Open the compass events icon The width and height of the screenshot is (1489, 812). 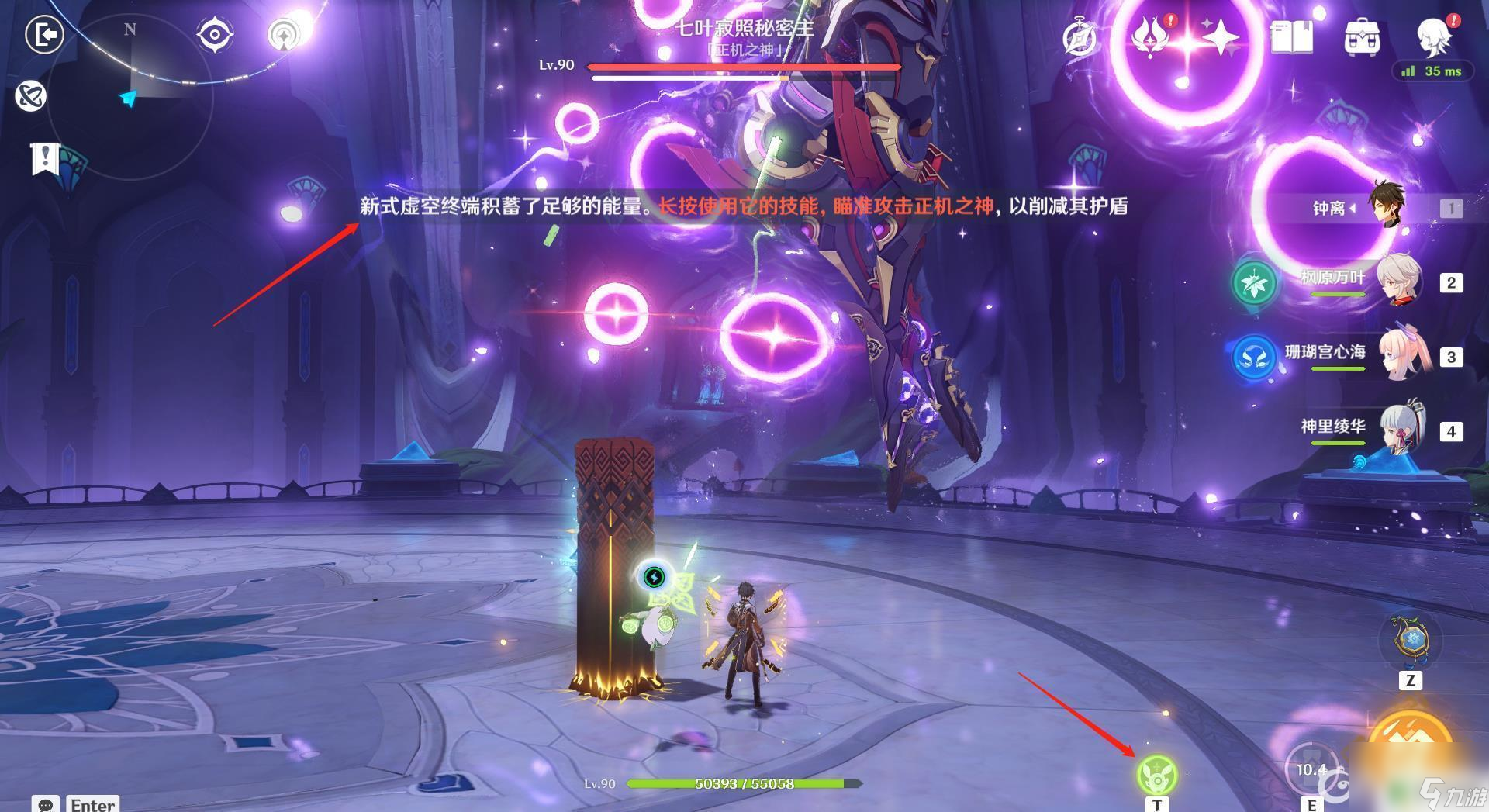coord(1080,37)
